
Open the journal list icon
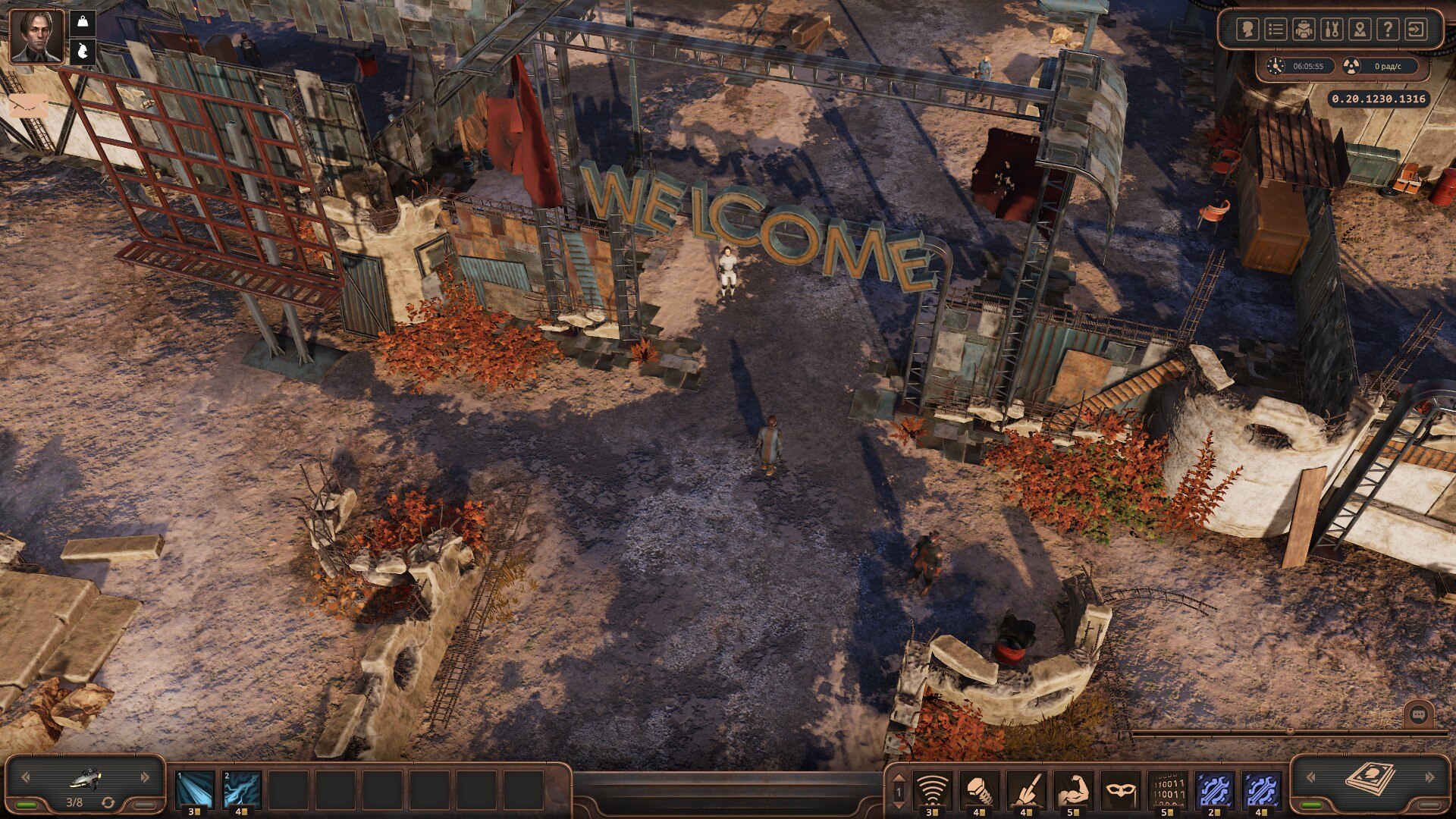pyautogui.click(x=1276, y=30)
